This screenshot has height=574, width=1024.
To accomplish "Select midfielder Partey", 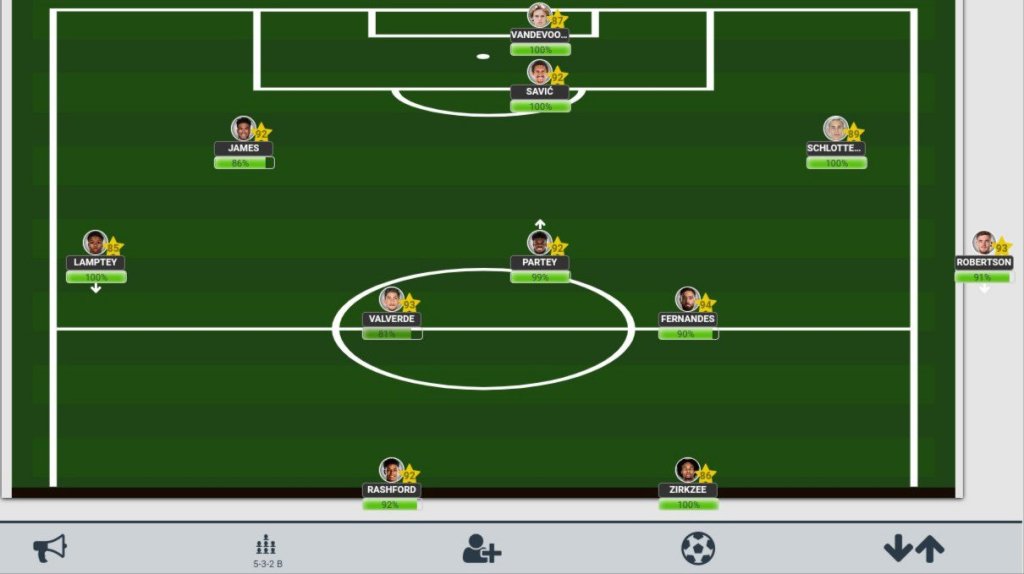I will click(x=540, y=245).
